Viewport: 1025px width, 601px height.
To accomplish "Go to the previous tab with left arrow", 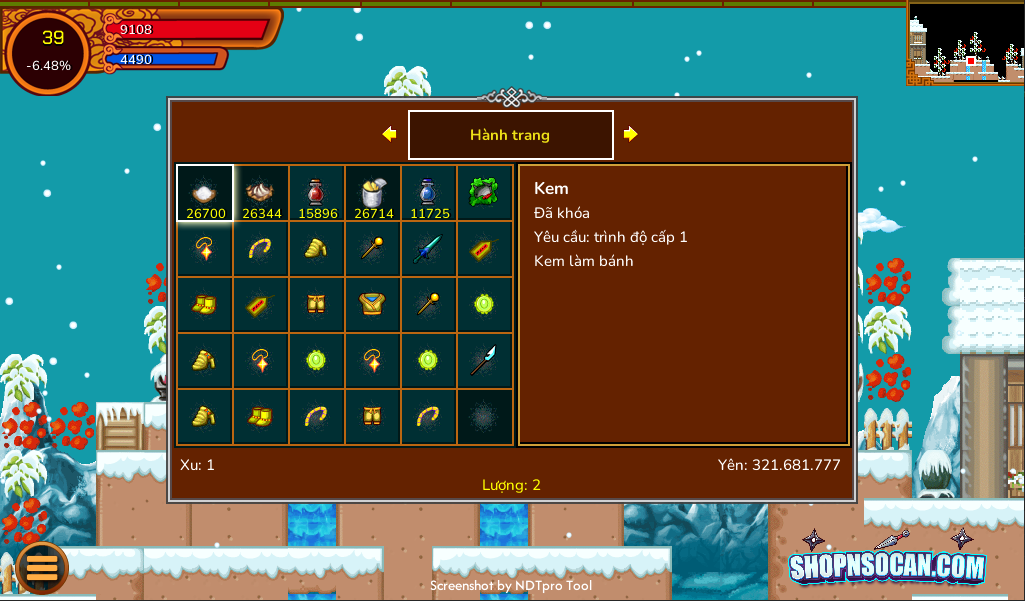I will point(389,134).
